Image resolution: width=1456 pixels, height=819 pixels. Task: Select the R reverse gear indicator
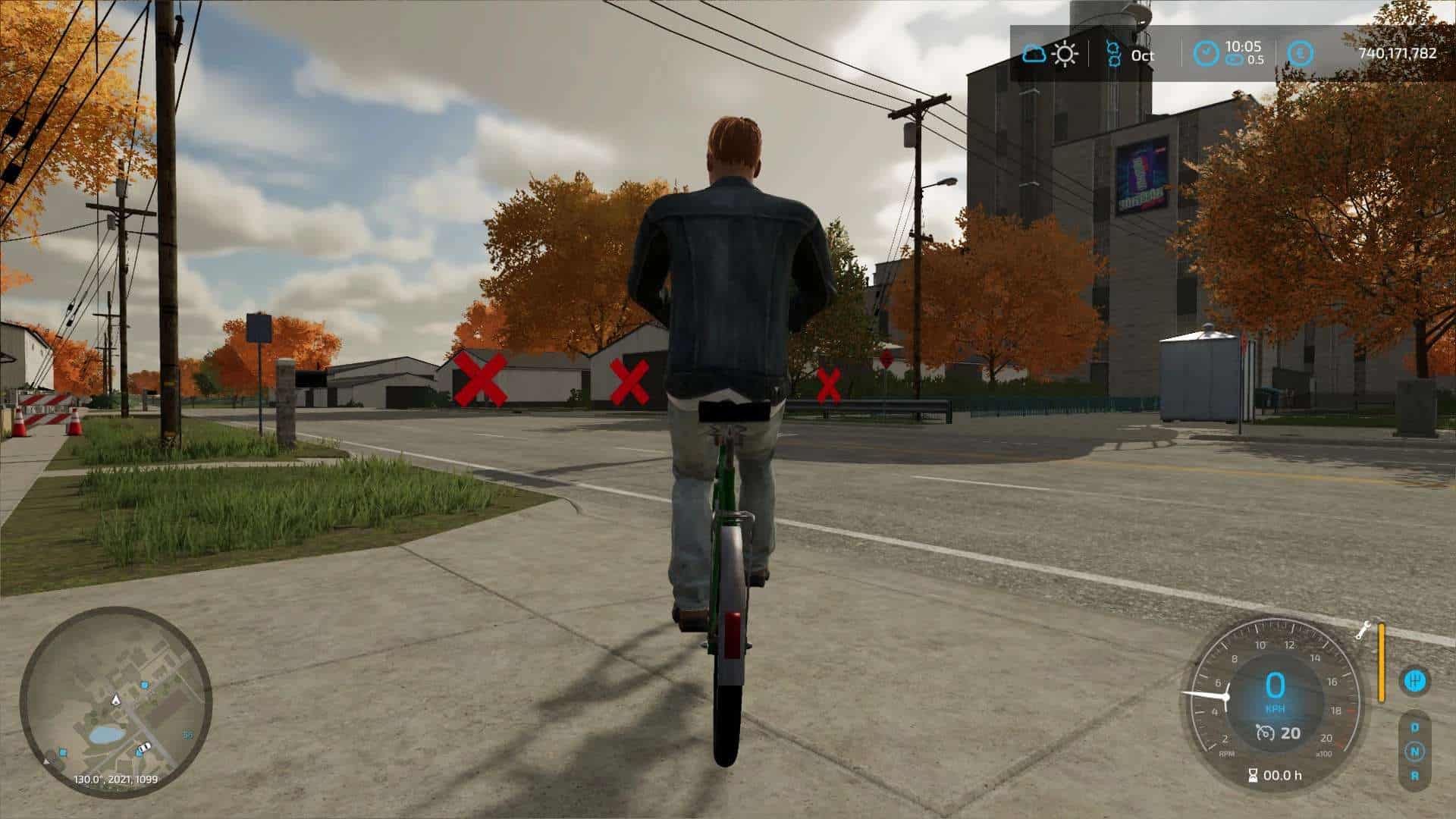click(1414, 776)
